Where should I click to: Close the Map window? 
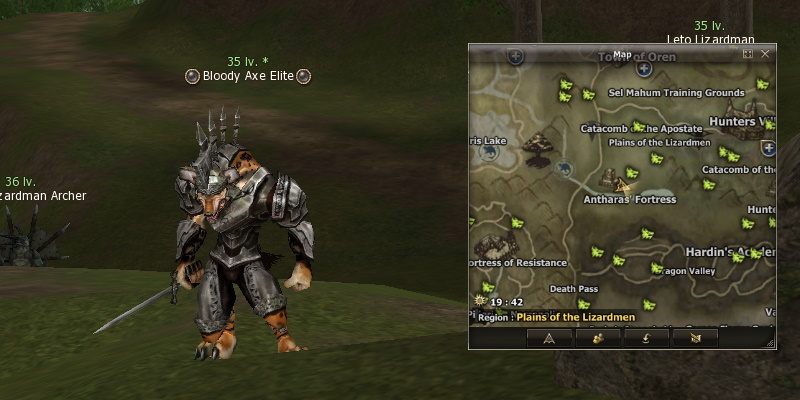pos(765,54)
